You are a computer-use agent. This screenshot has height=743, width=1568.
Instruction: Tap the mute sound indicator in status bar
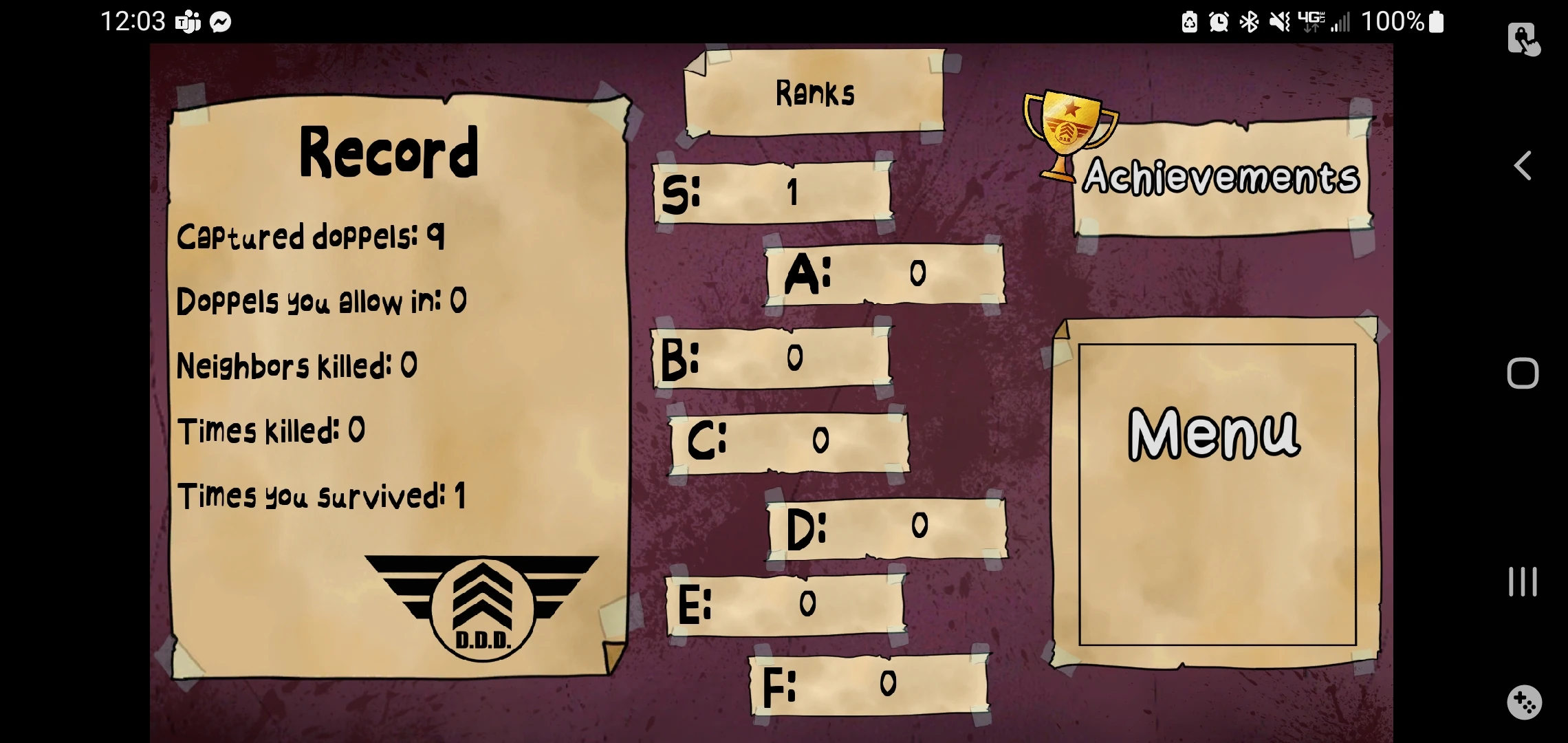[1278, 21]
